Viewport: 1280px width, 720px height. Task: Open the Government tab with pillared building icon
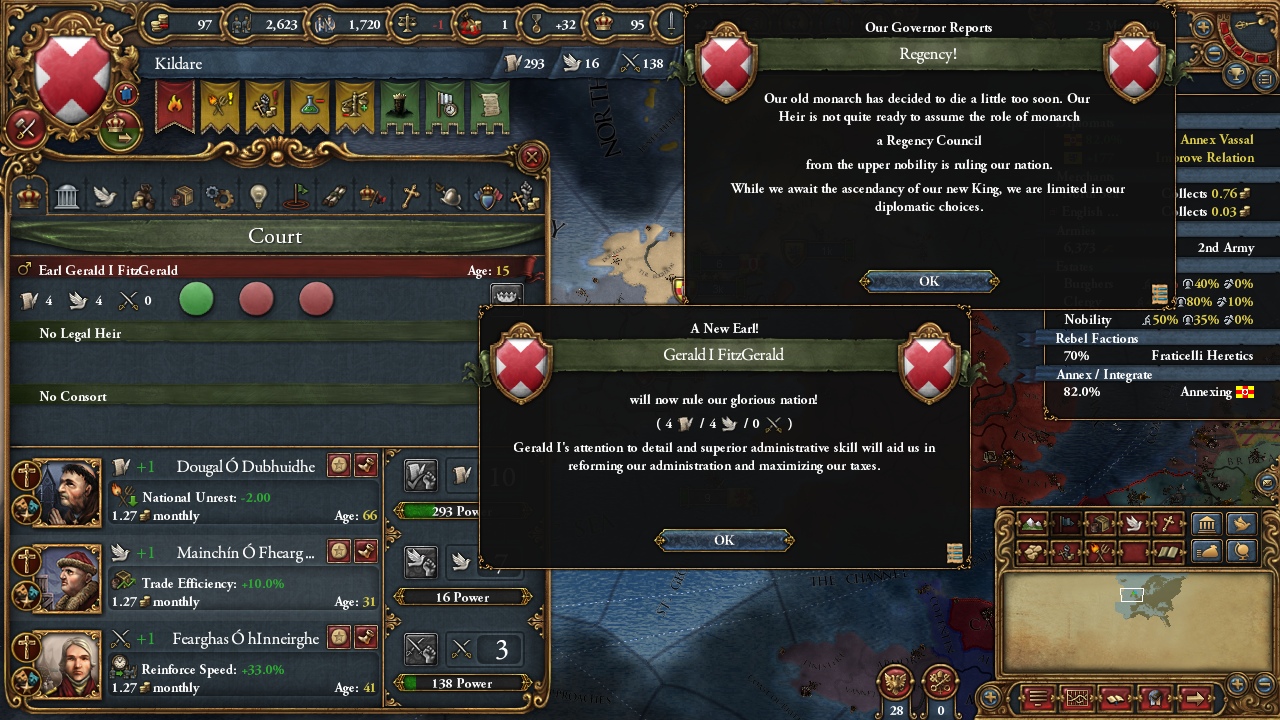tap(67, 195)
